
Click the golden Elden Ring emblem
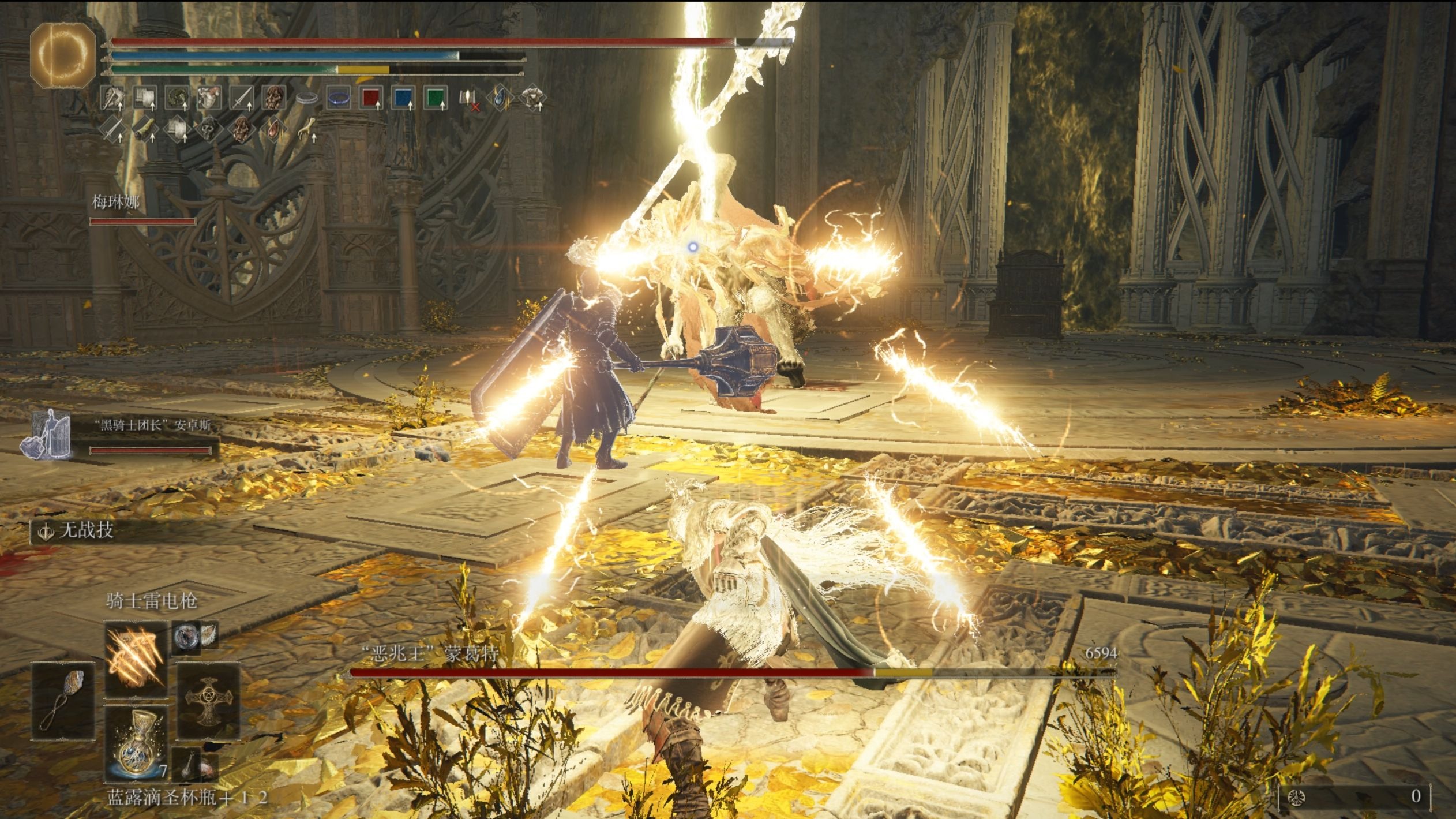(62, 55)
